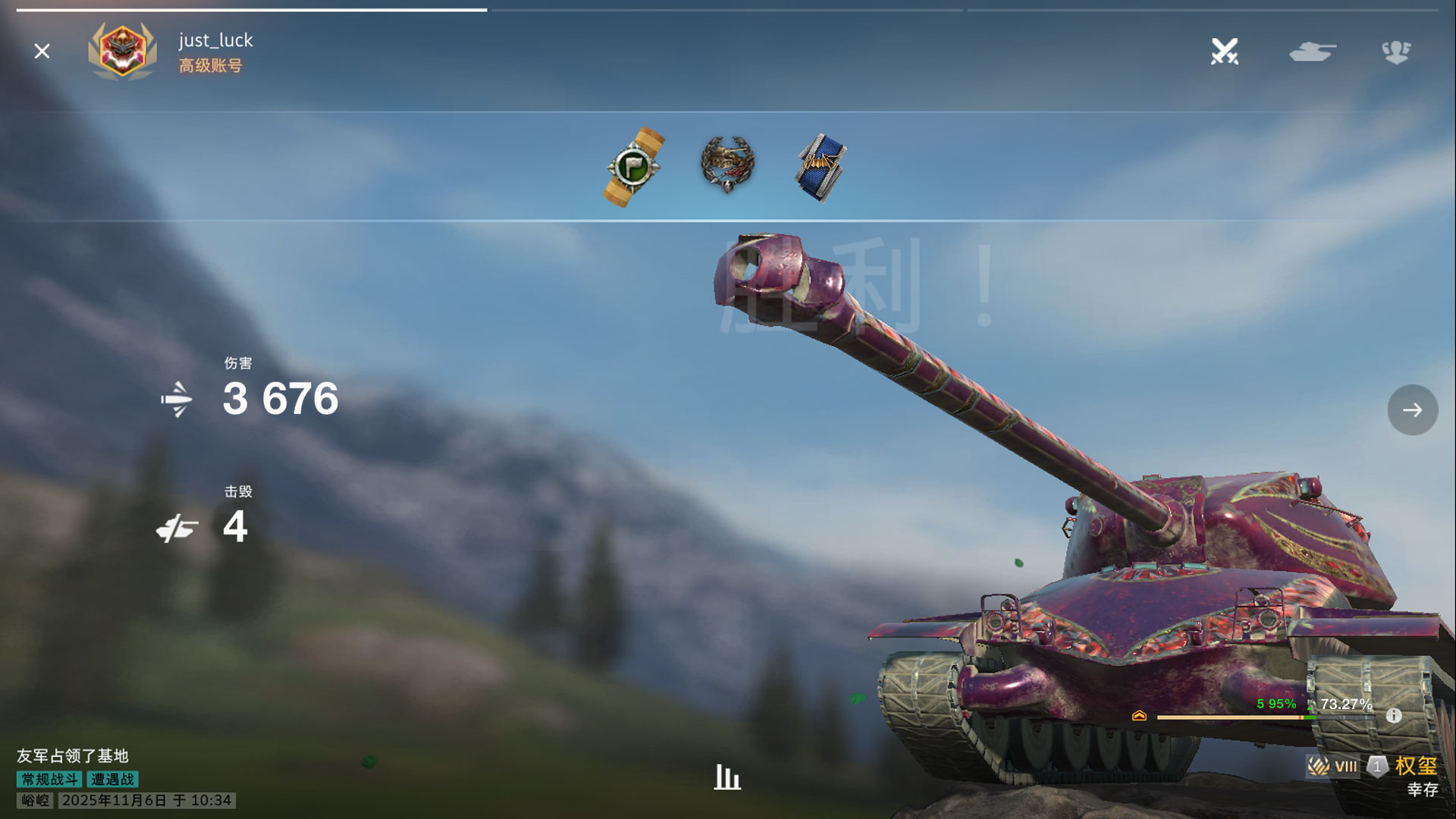Show mastery info via the i icon
This screenshot has width=1456, height=819.
click(x=1394, y=715)
